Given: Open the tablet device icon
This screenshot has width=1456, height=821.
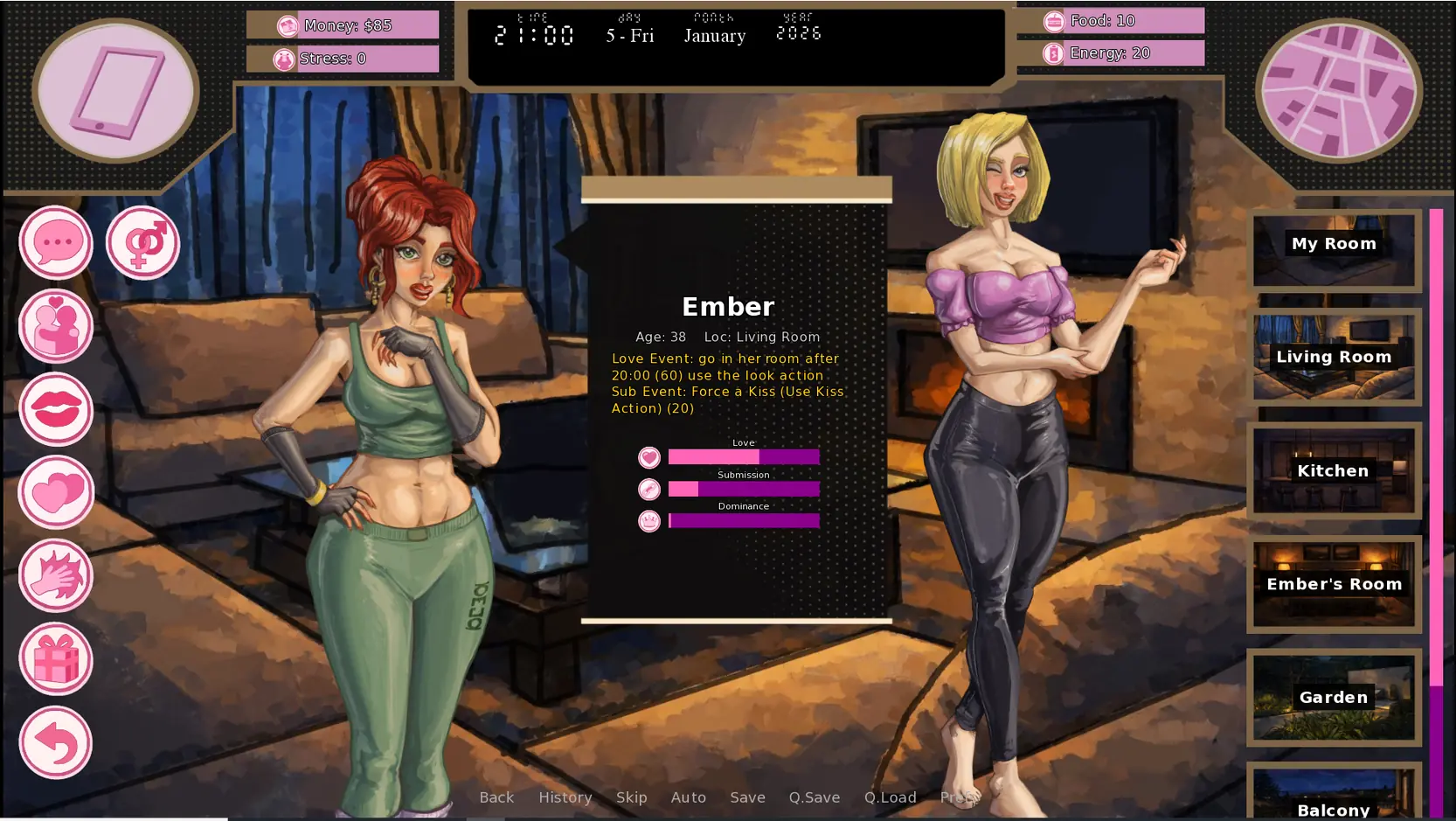Looking at the screenshot, I should tap(116, 92).
